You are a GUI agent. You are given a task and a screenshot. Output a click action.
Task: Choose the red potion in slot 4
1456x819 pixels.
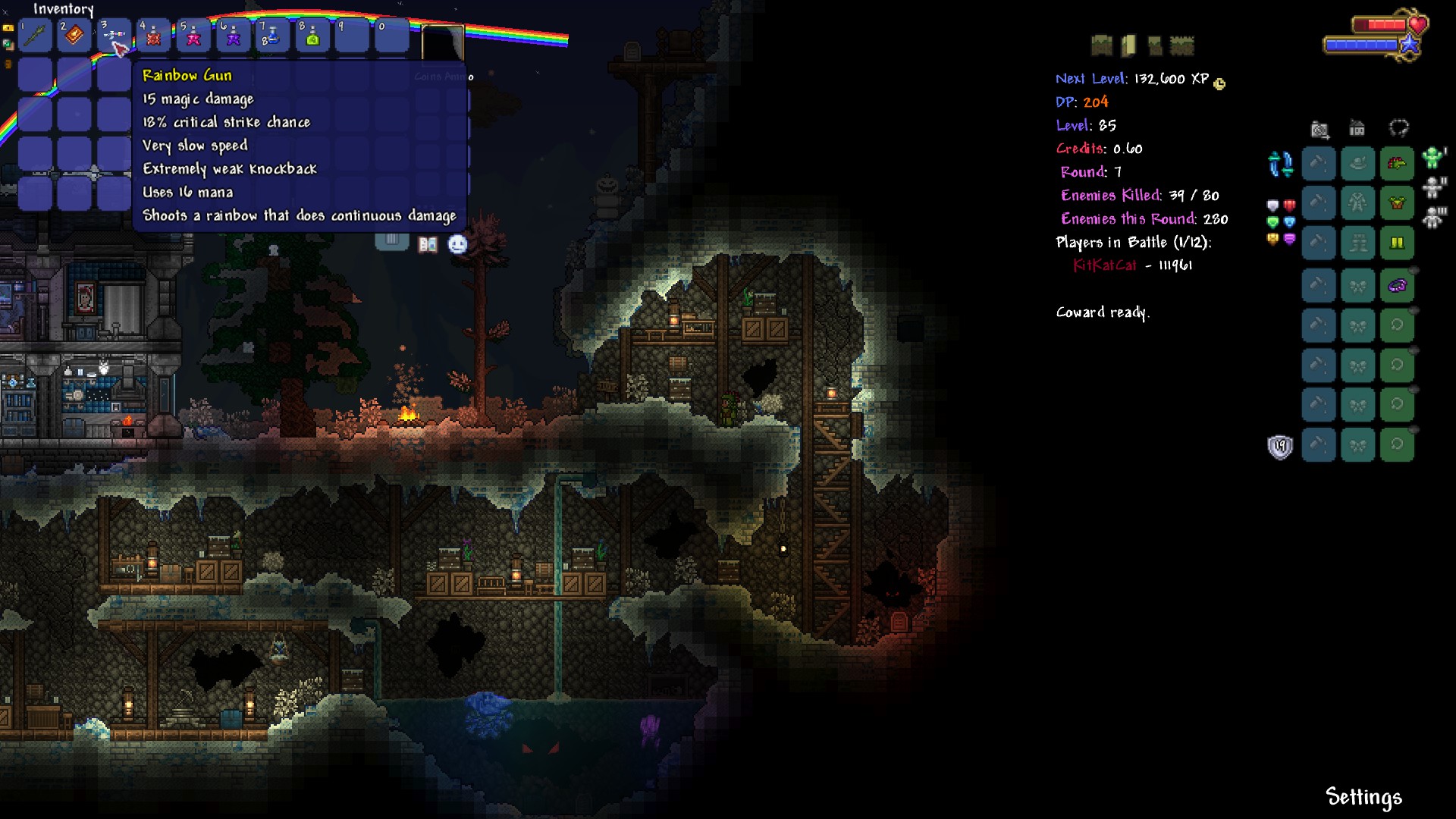(x=153, y=36)
